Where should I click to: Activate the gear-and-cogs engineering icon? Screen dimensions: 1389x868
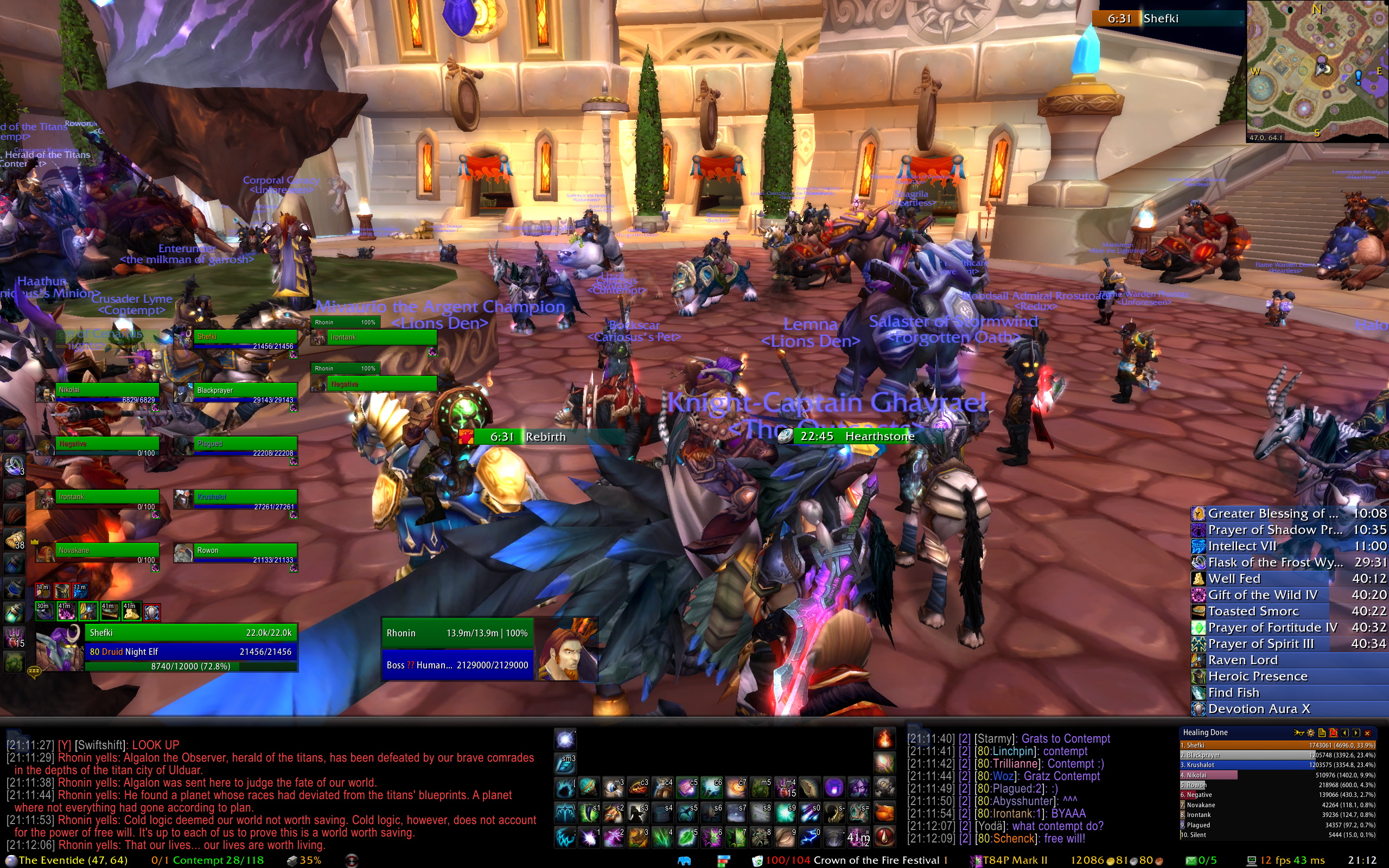click(884, 787)
